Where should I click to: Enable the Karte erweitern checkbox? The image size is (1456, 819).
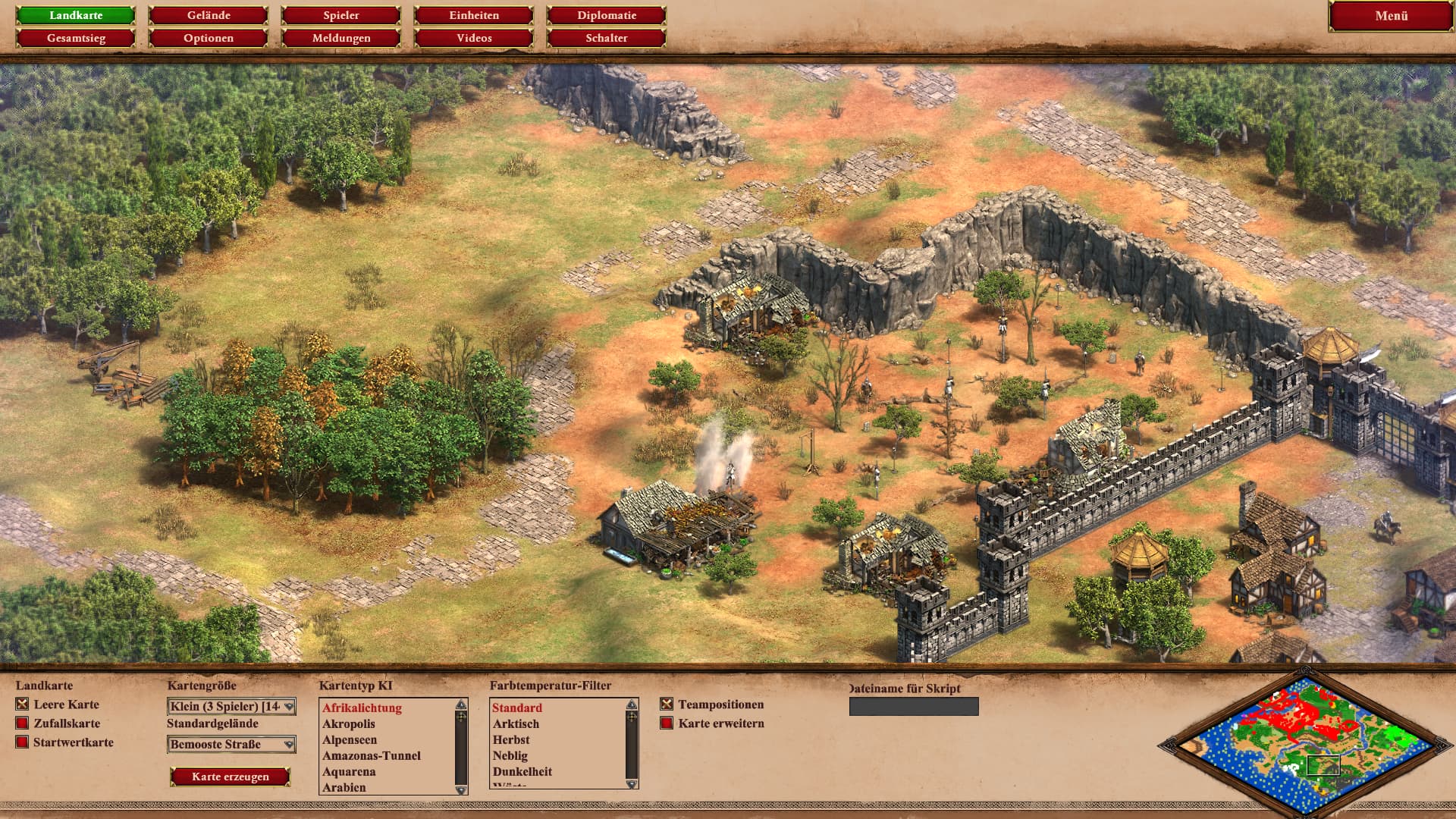[667, 723]
